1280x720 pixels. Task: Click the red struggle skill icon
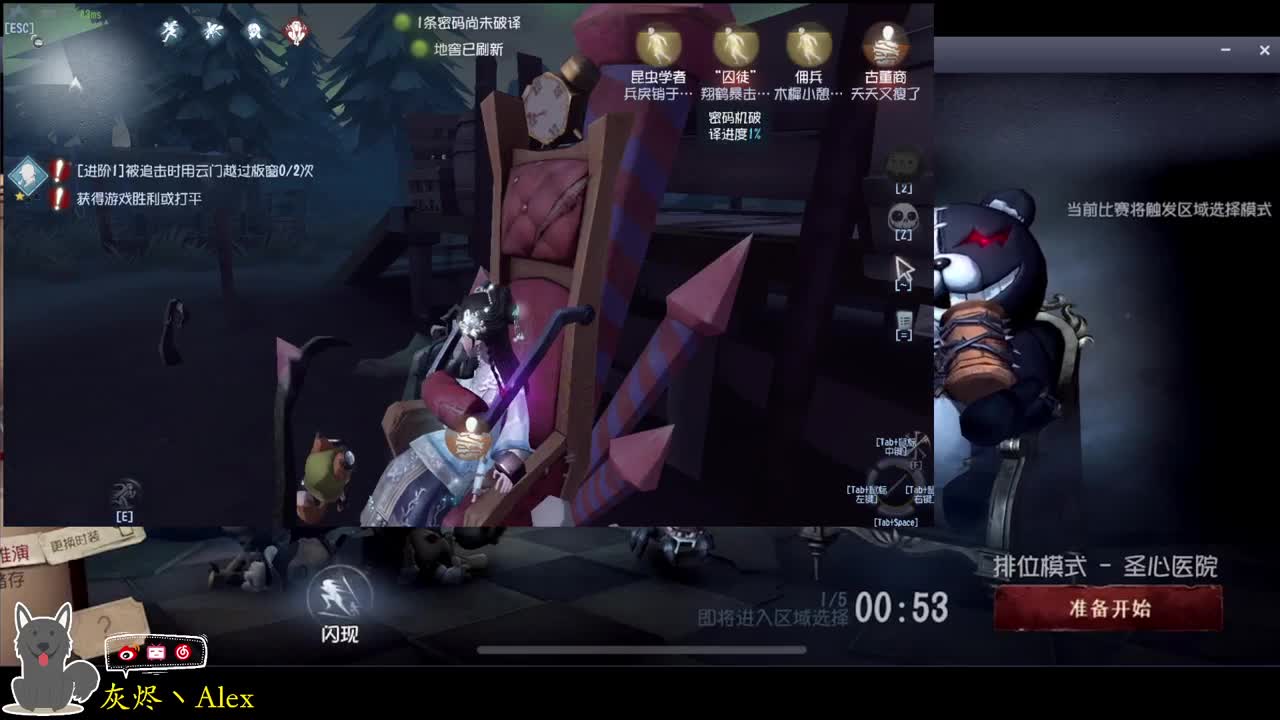tap(296, 30)
